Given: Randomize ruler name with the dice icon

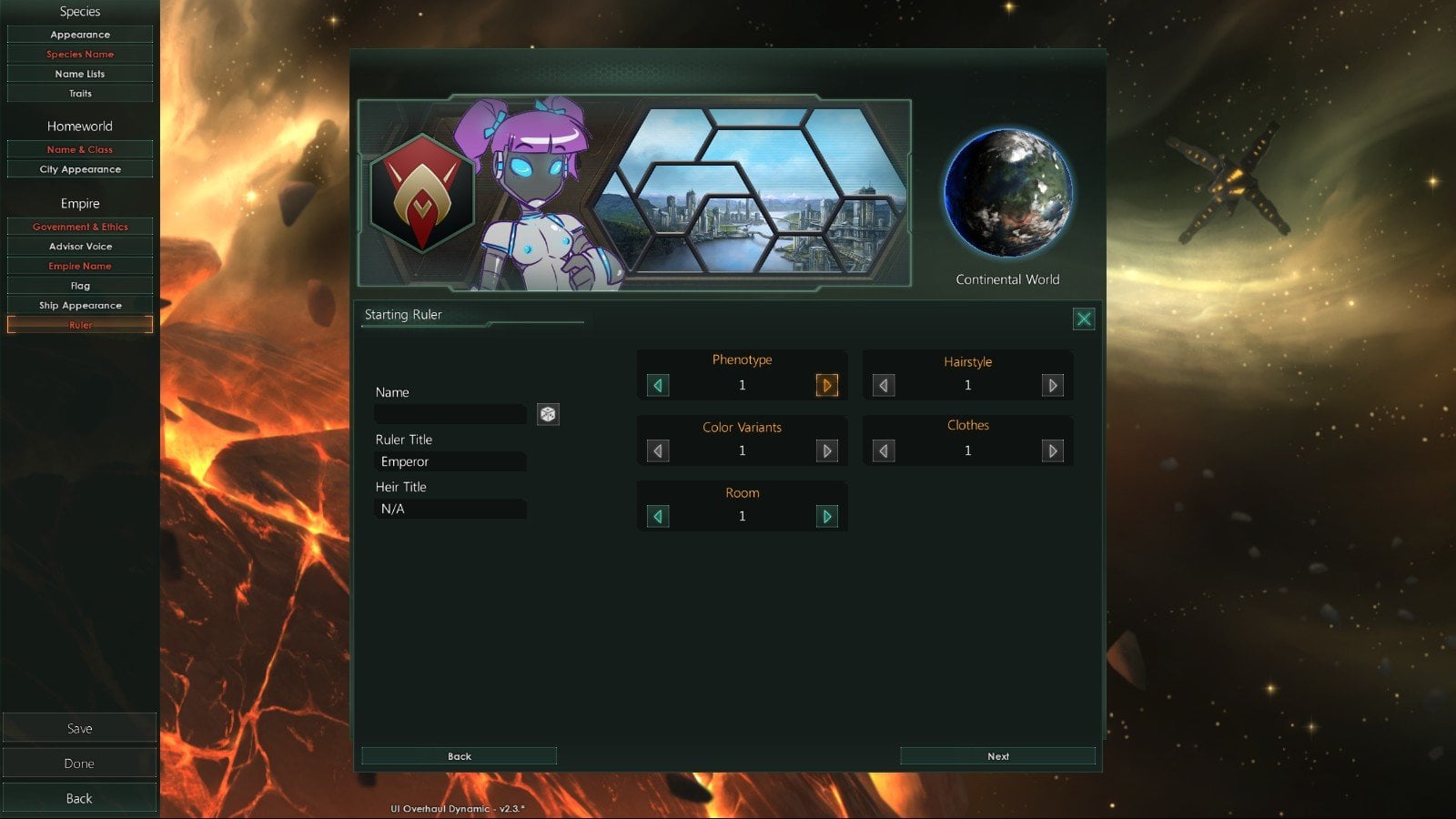Looking at the screenshot, I should [x=548, y=414].
